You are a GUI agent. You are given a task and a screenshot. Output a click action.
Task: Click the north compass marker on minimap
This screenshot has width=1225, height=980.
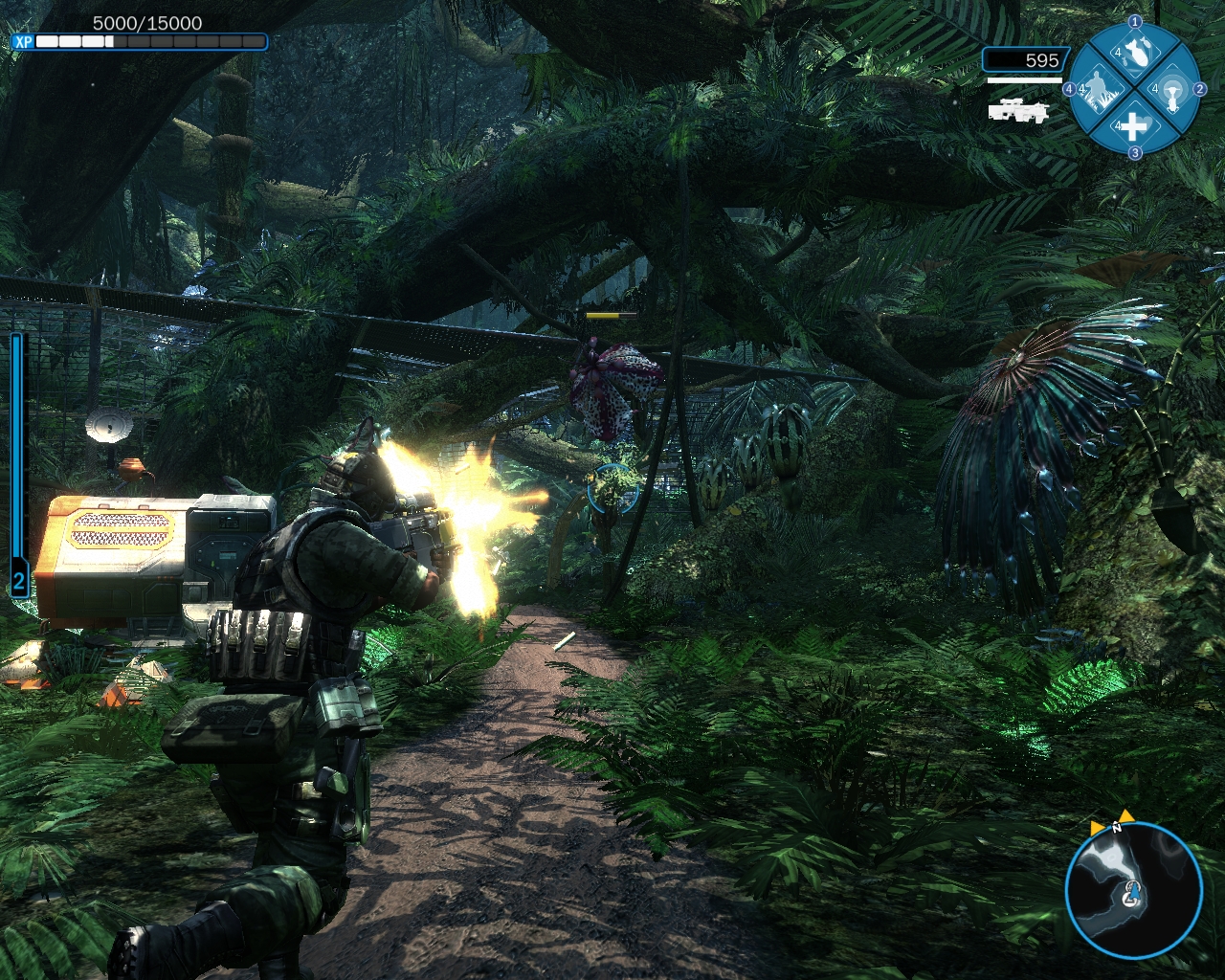1116,829
